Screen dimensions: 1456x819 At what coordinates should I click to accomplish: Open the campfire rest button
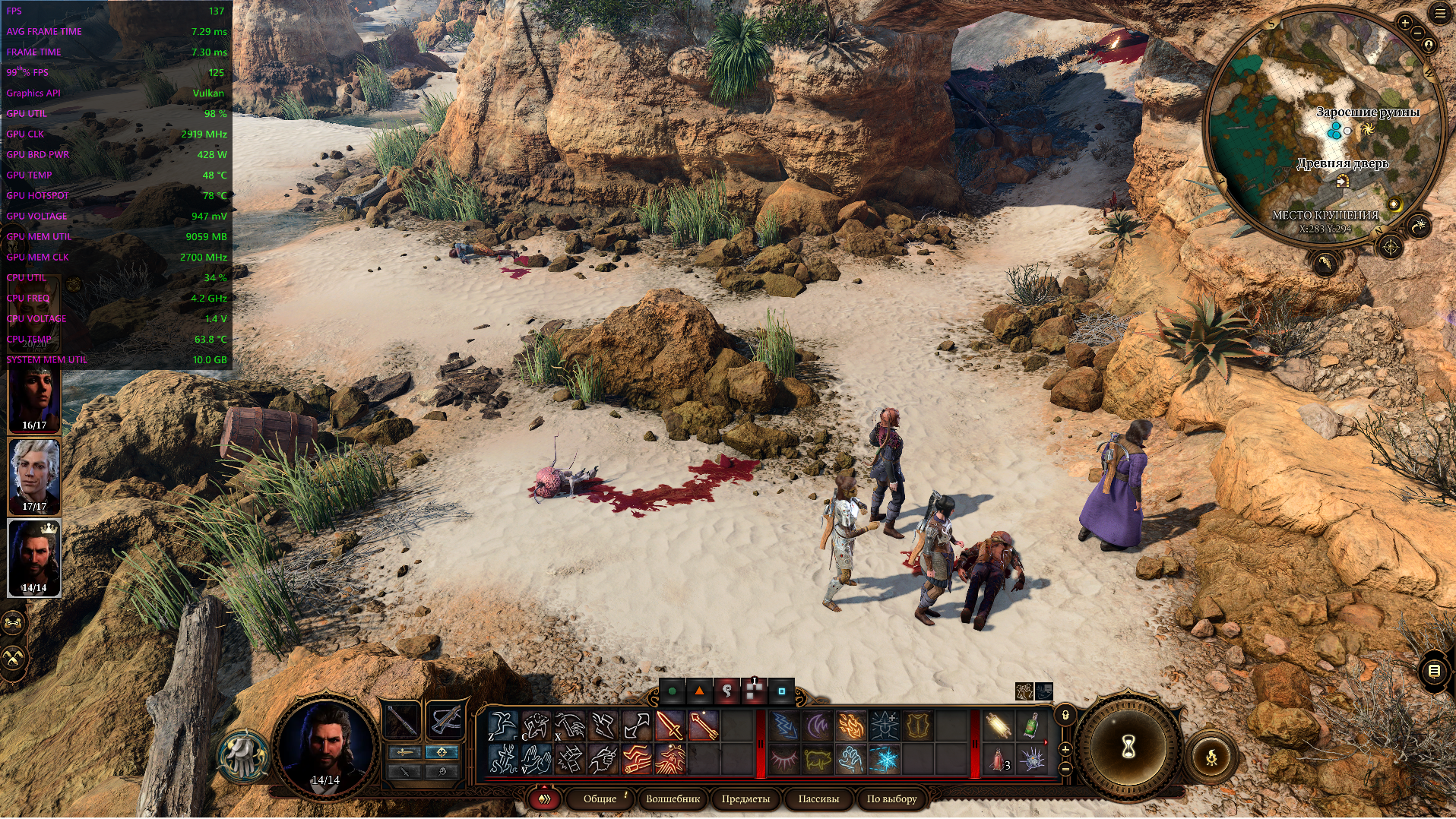pos(1211,757)
